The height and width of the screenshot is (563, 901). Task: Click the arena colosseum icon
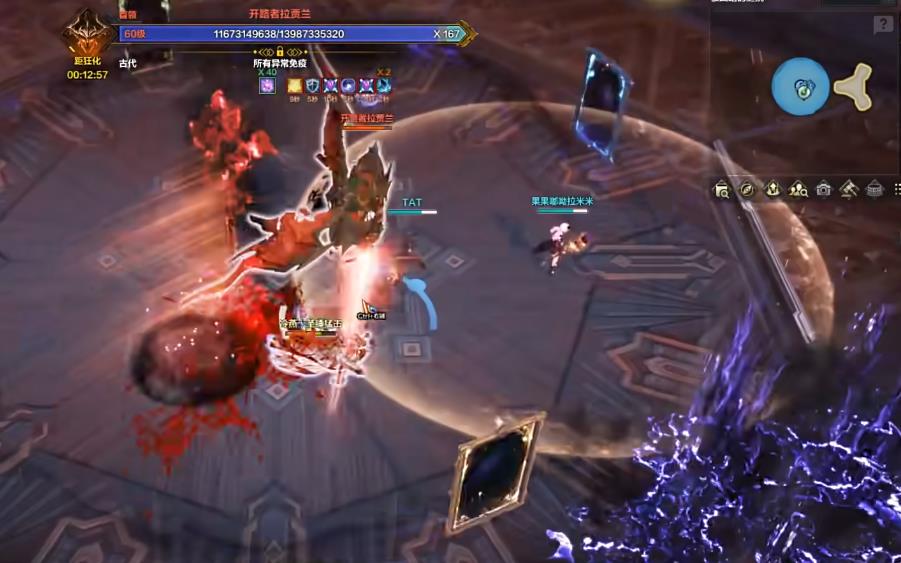[874, 189]
